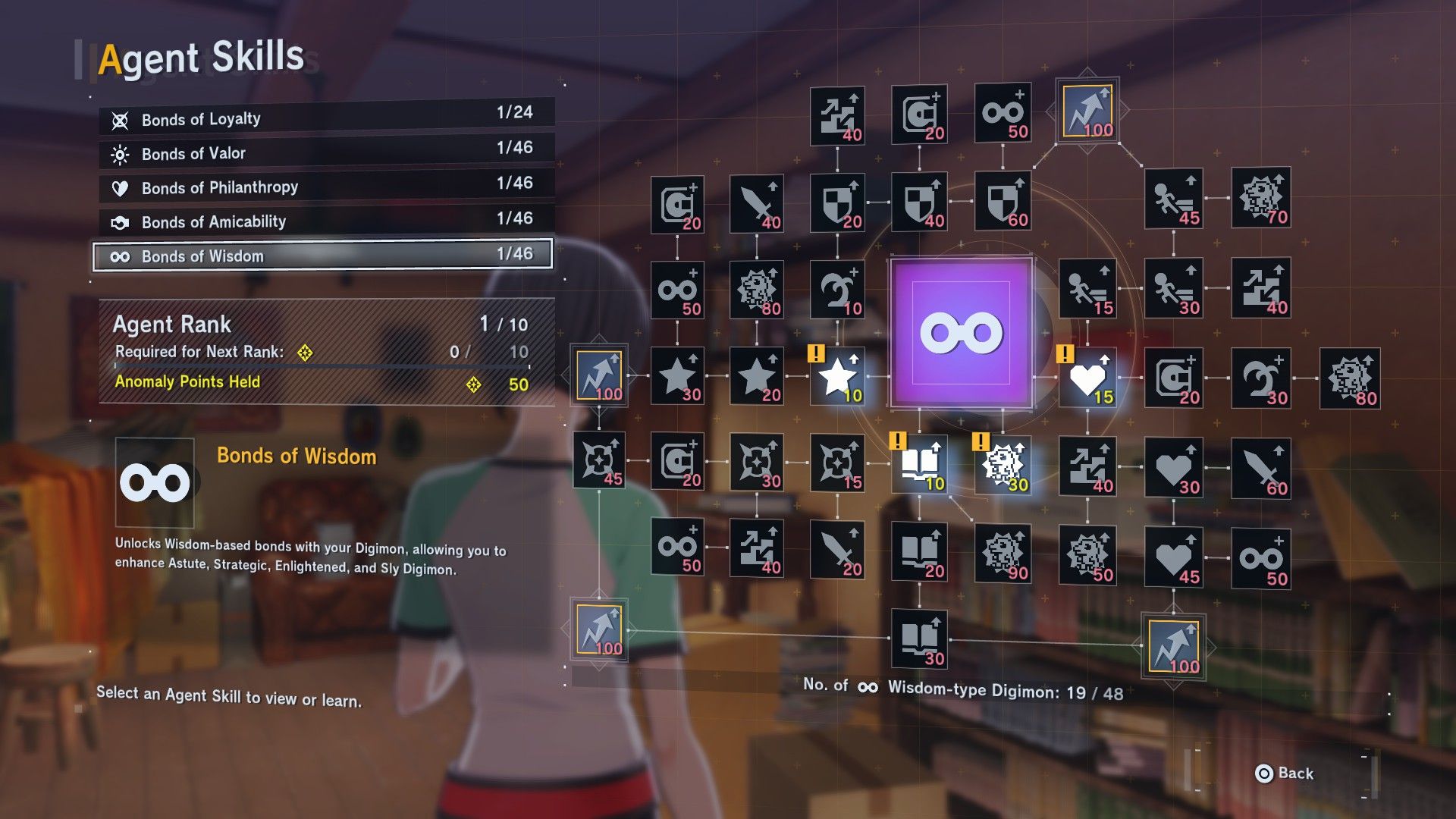Click the large purple Wisdom center node
Viewport: 1456px width, 819px height.
coord(961,333)
